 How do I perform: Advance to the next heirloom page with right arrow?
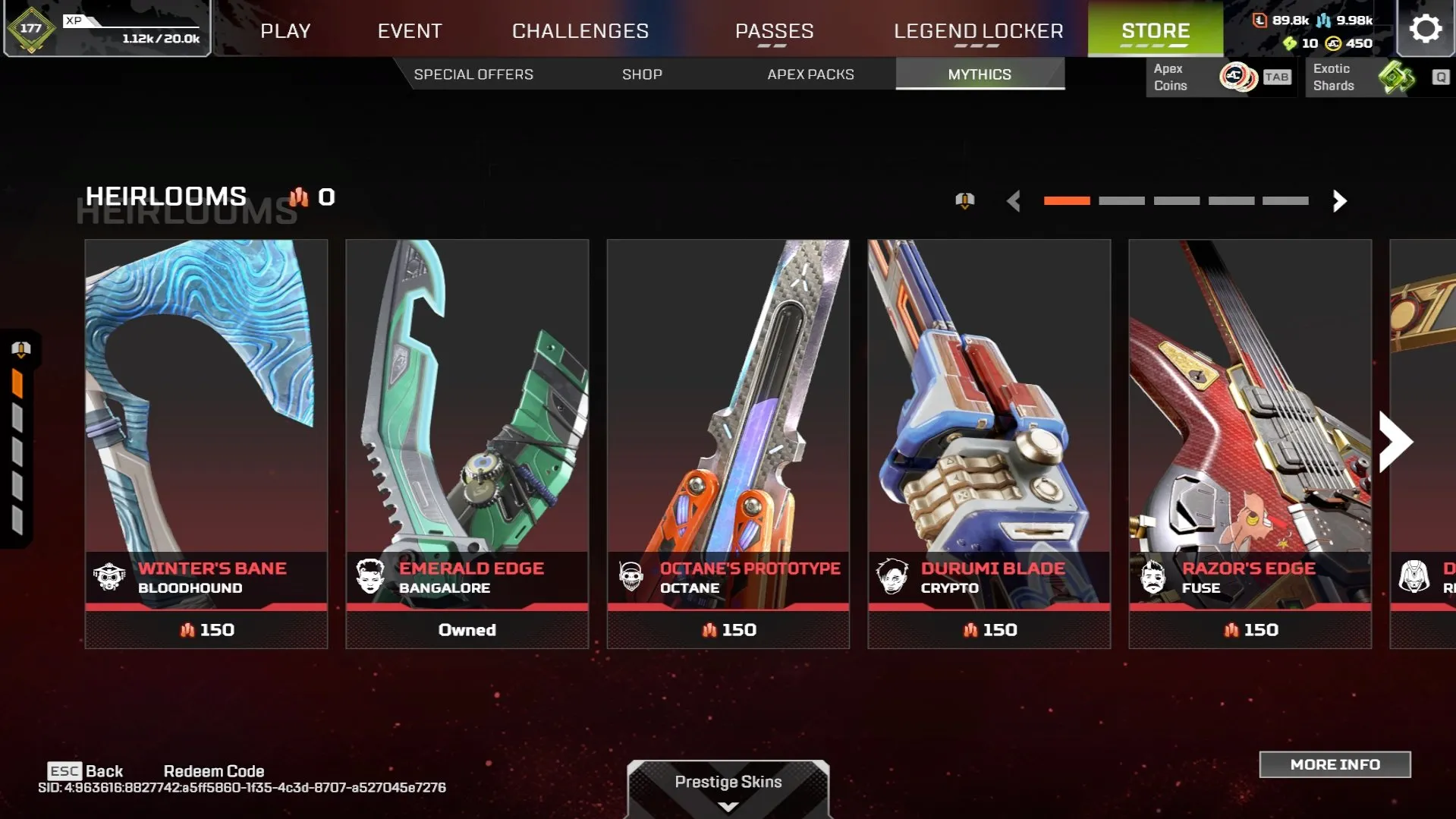[1339, 201]
